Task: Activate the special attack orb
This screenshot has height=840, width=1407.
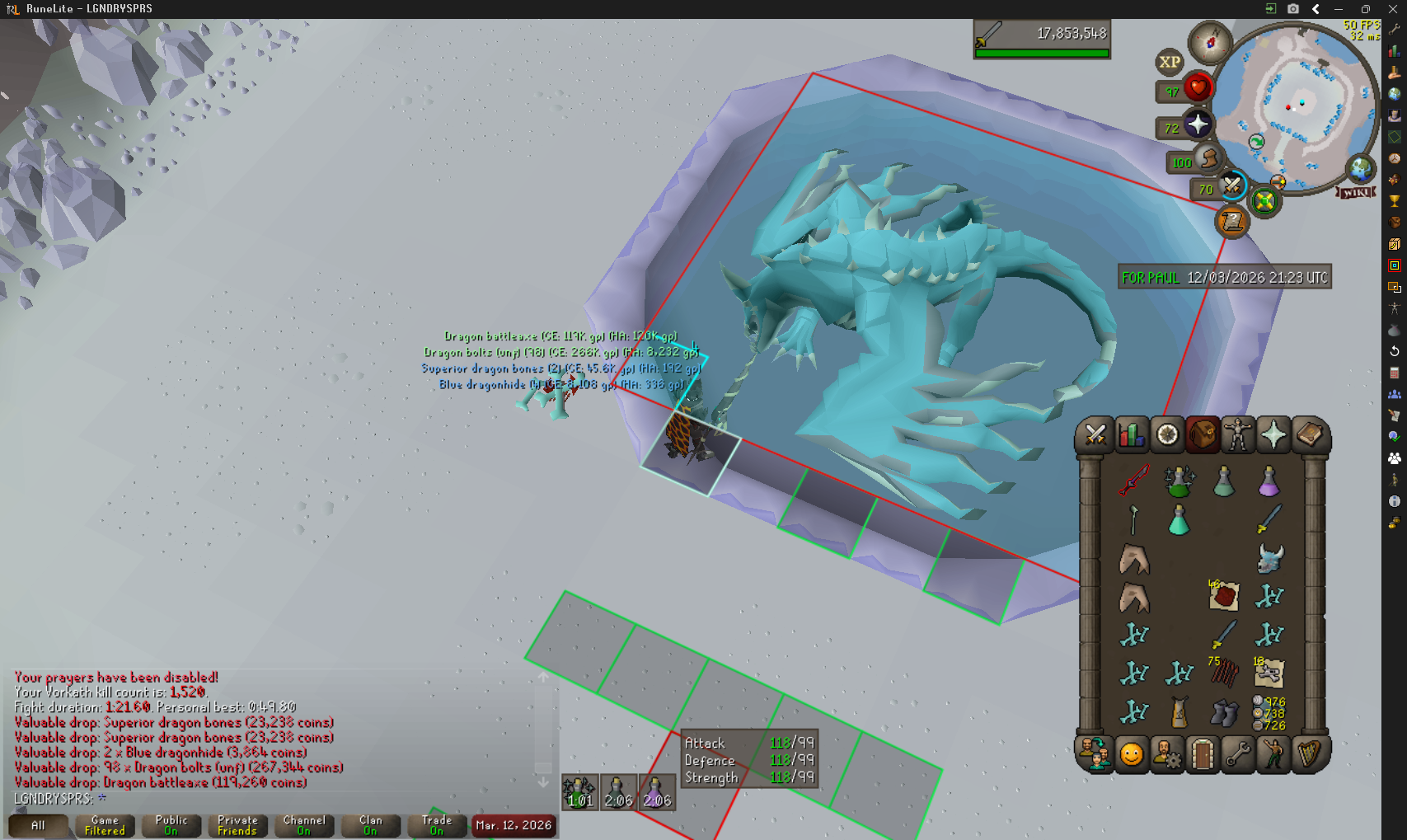Action: pyautogui.click(x=1231, y=185)
